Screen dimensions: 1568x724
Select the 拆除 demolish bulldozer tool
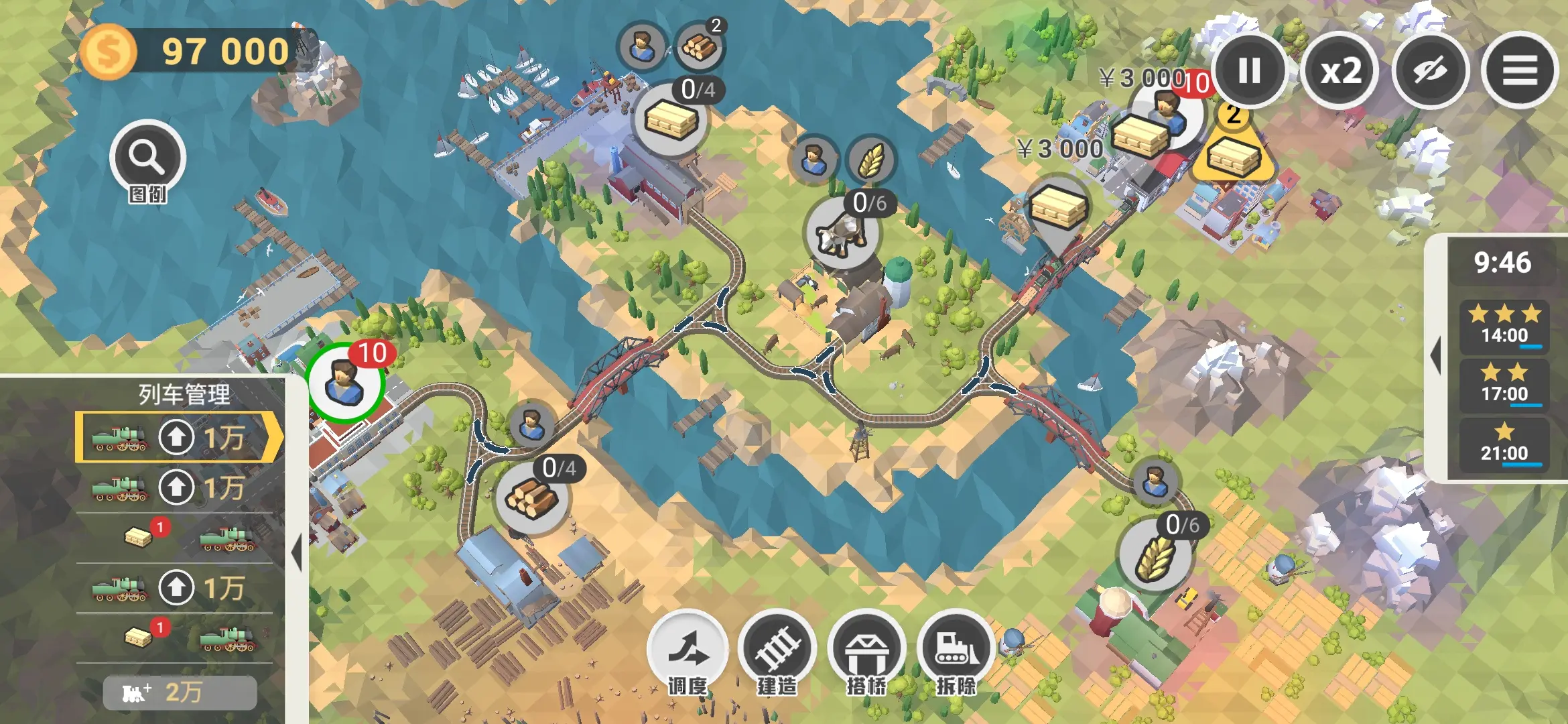coord(956,649)
